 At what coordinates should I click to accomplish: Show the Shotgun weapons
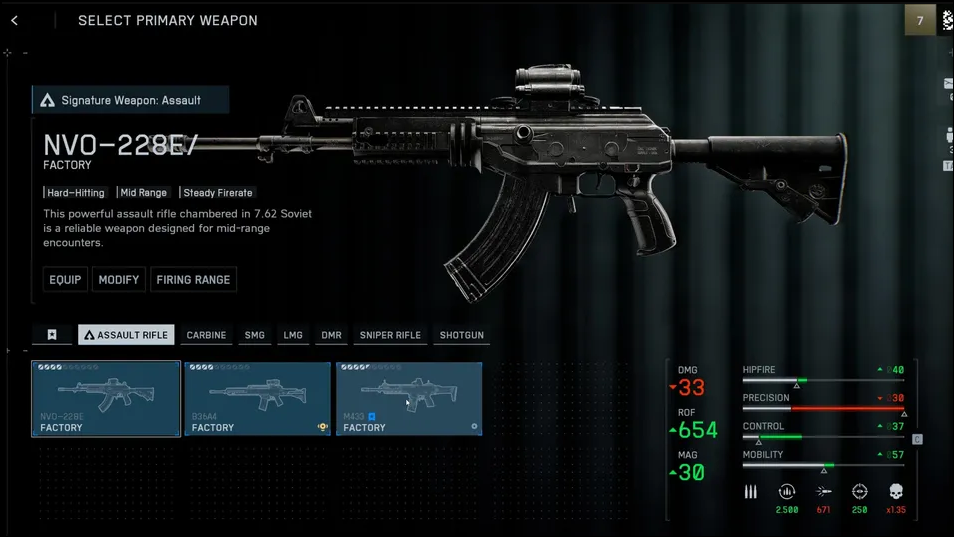click(461, 335)
